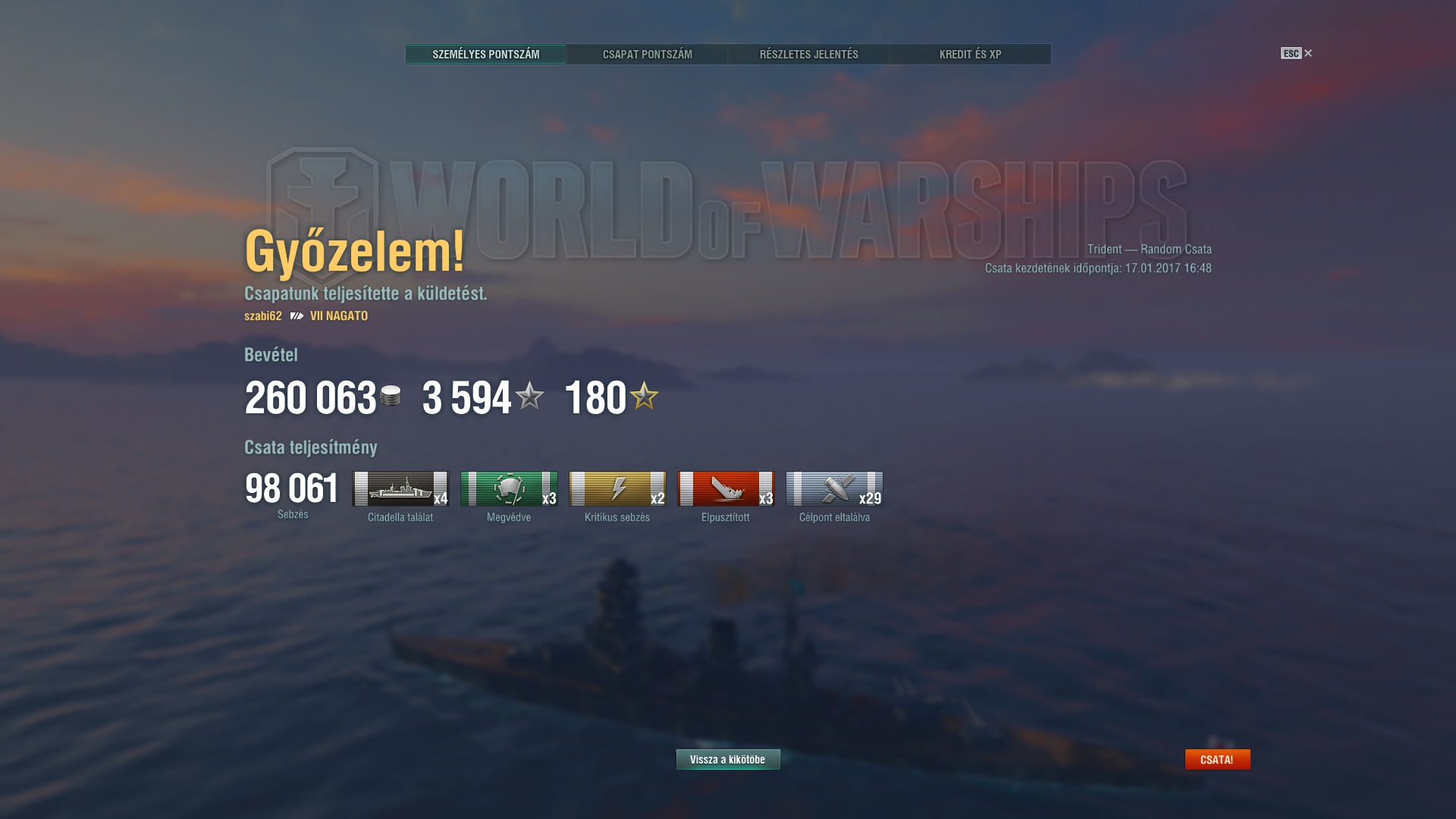Open the Csapat Pontszám tab

point(647,54)
